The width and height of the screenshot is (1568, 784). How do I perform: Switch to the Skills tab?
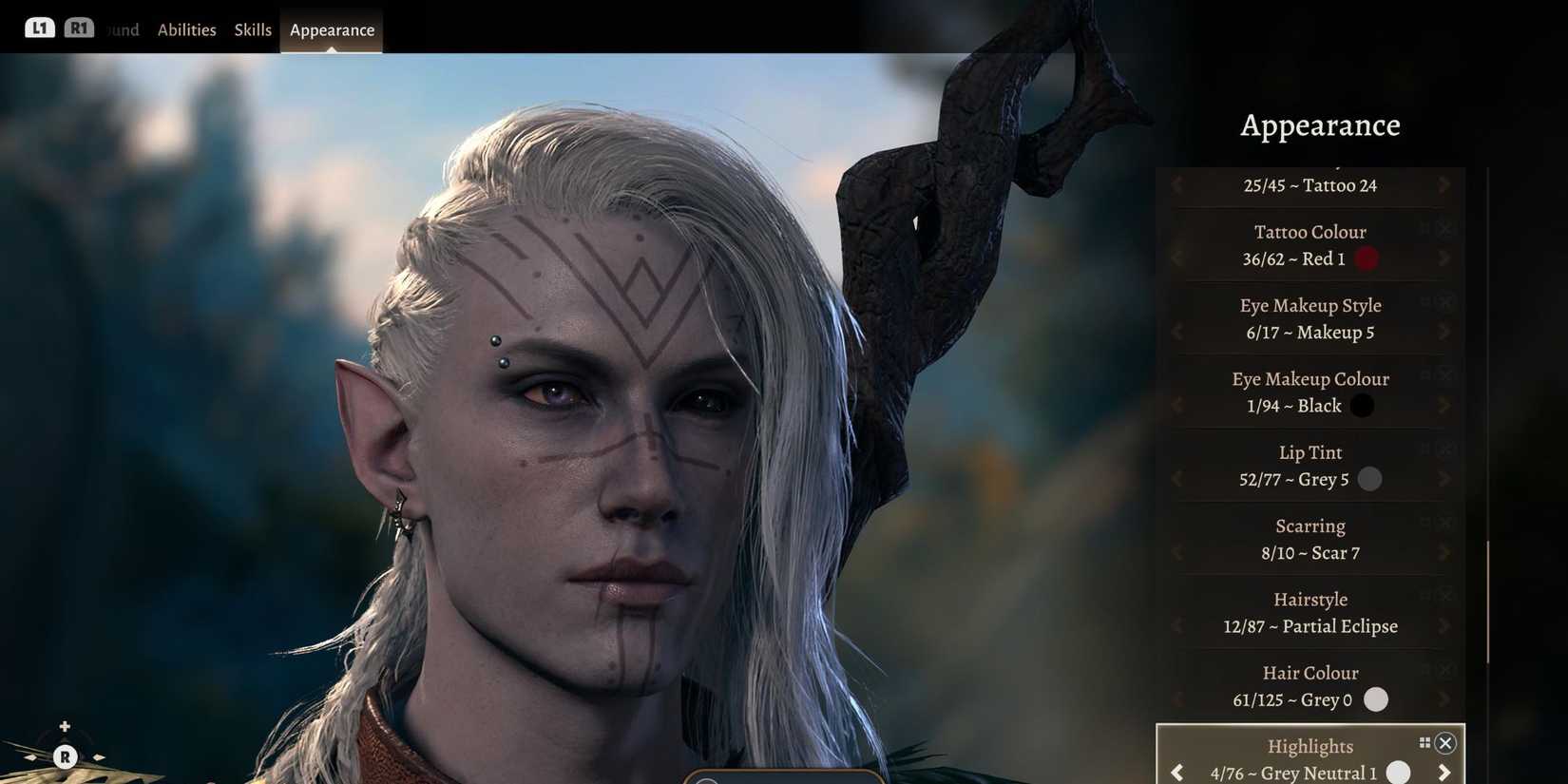tap(252, 29)
